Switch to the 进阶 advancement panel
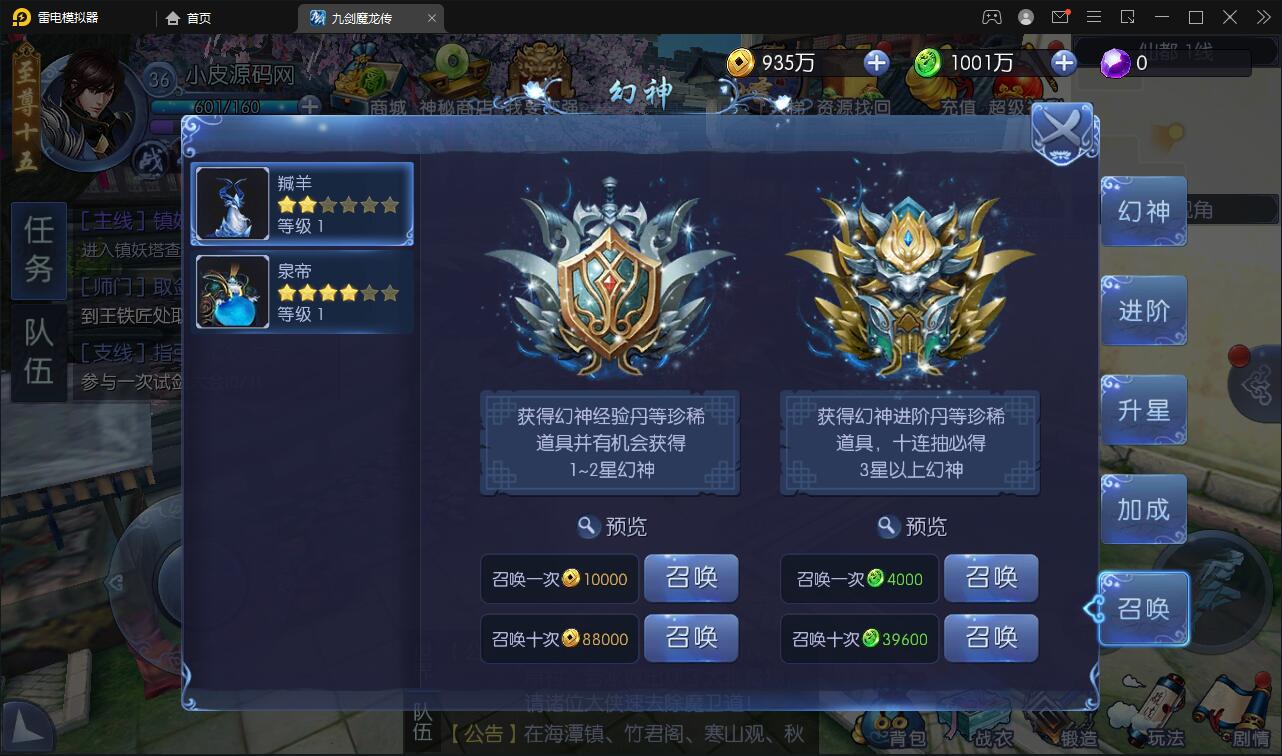 tap(1143, 311)
